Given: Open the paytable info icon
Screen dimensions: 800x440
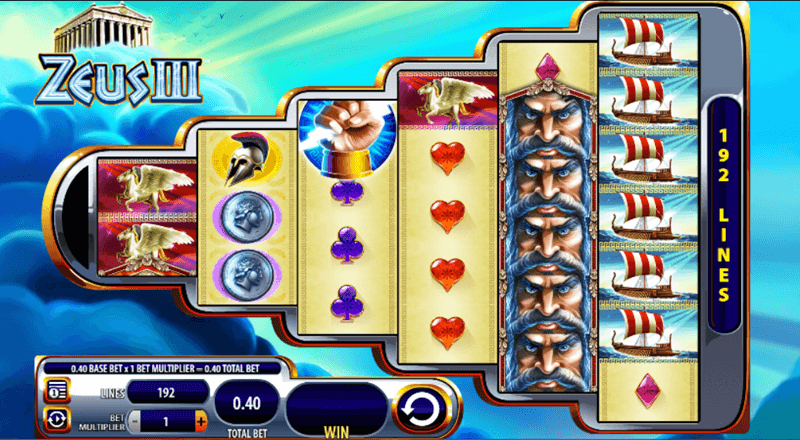Looking at the screenshot, I should 55,389.
